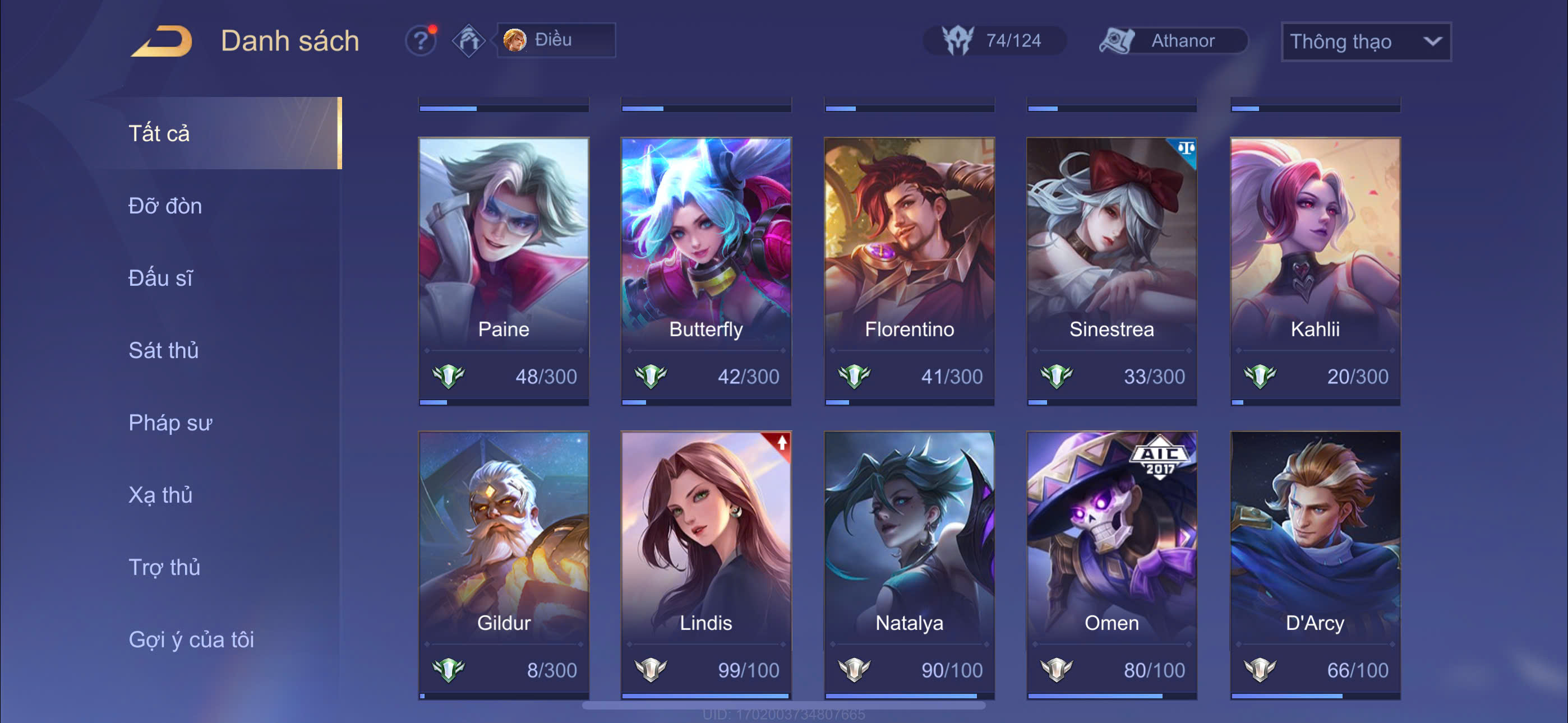This screenshot has width=1568, height=723.
Task: Choose the Sát thủ category
Action: 164,350
